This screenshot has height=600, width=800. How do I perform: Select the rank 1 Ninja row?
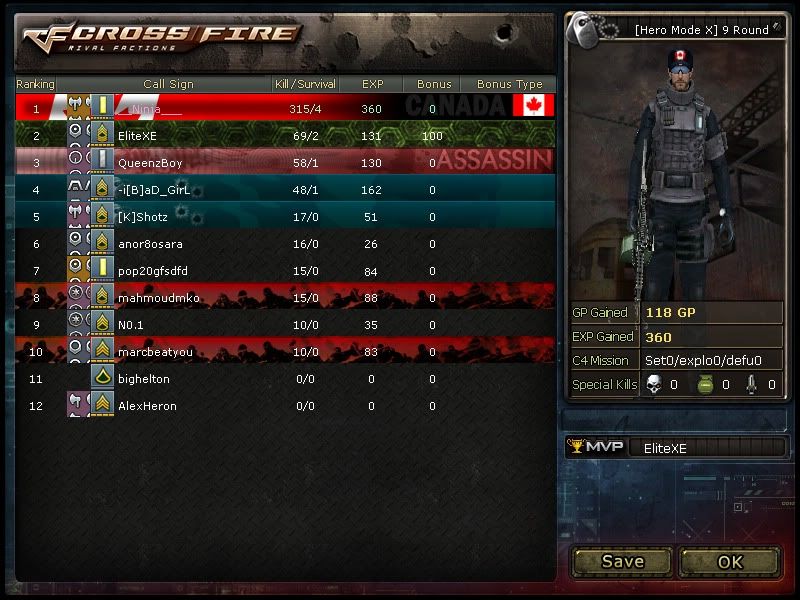[285, 107]
